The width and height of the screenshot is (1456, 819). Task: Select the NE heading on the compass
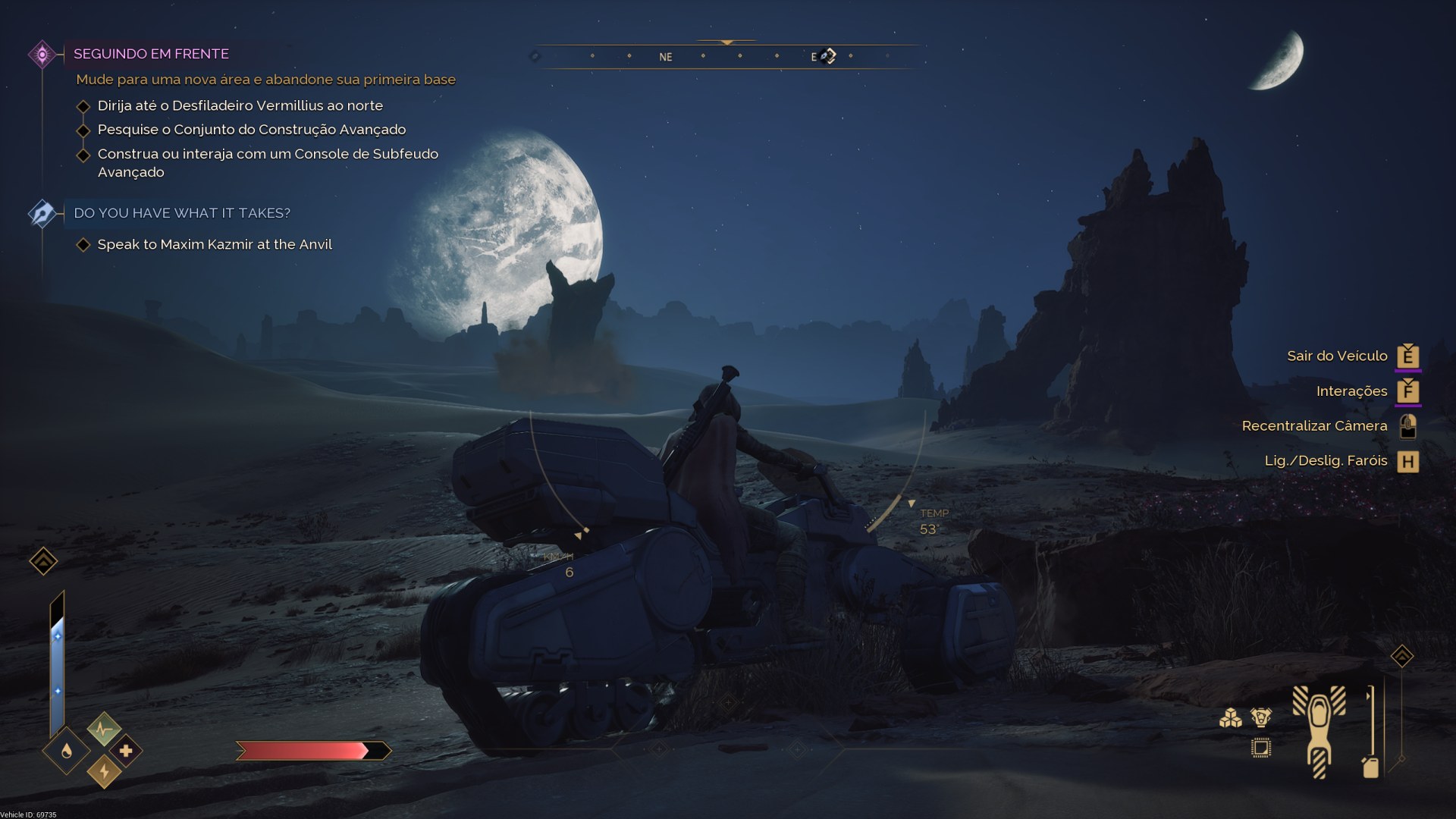click(665, 56)
